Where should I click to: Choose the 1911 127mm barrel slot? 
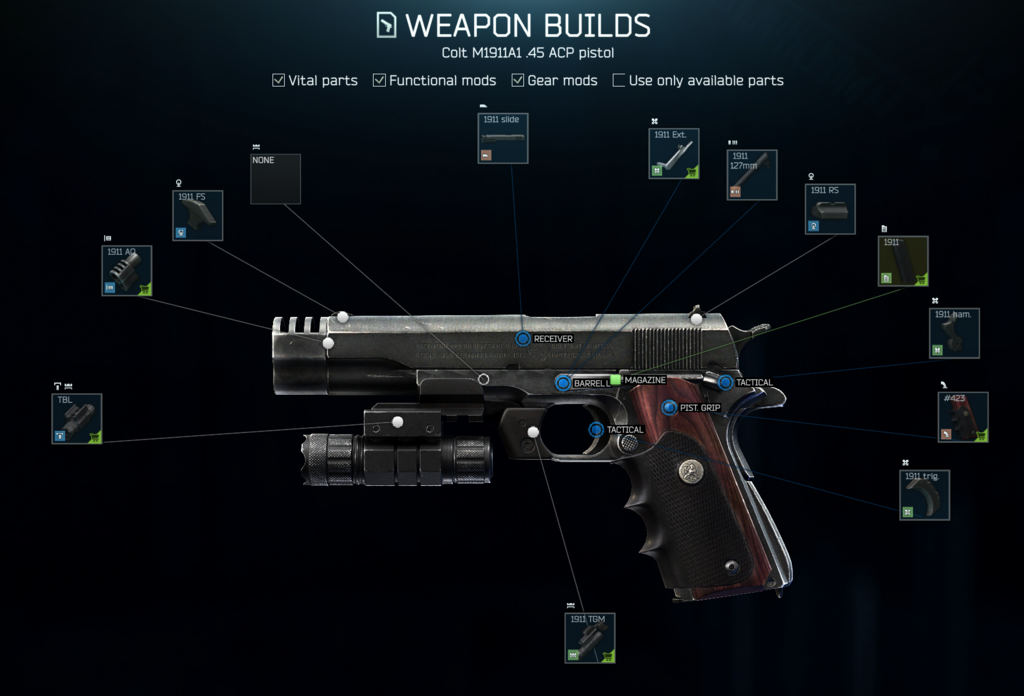pyautogui.click(x=753, y=175)
